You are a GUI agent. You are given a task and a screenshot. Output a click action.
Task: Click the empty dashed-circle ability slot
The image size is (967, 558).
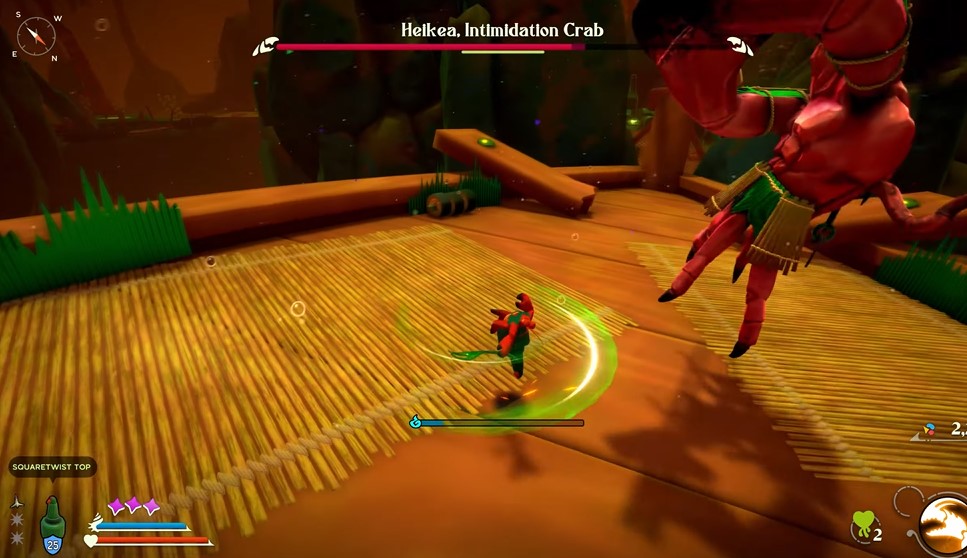click(x=908, y=500)
